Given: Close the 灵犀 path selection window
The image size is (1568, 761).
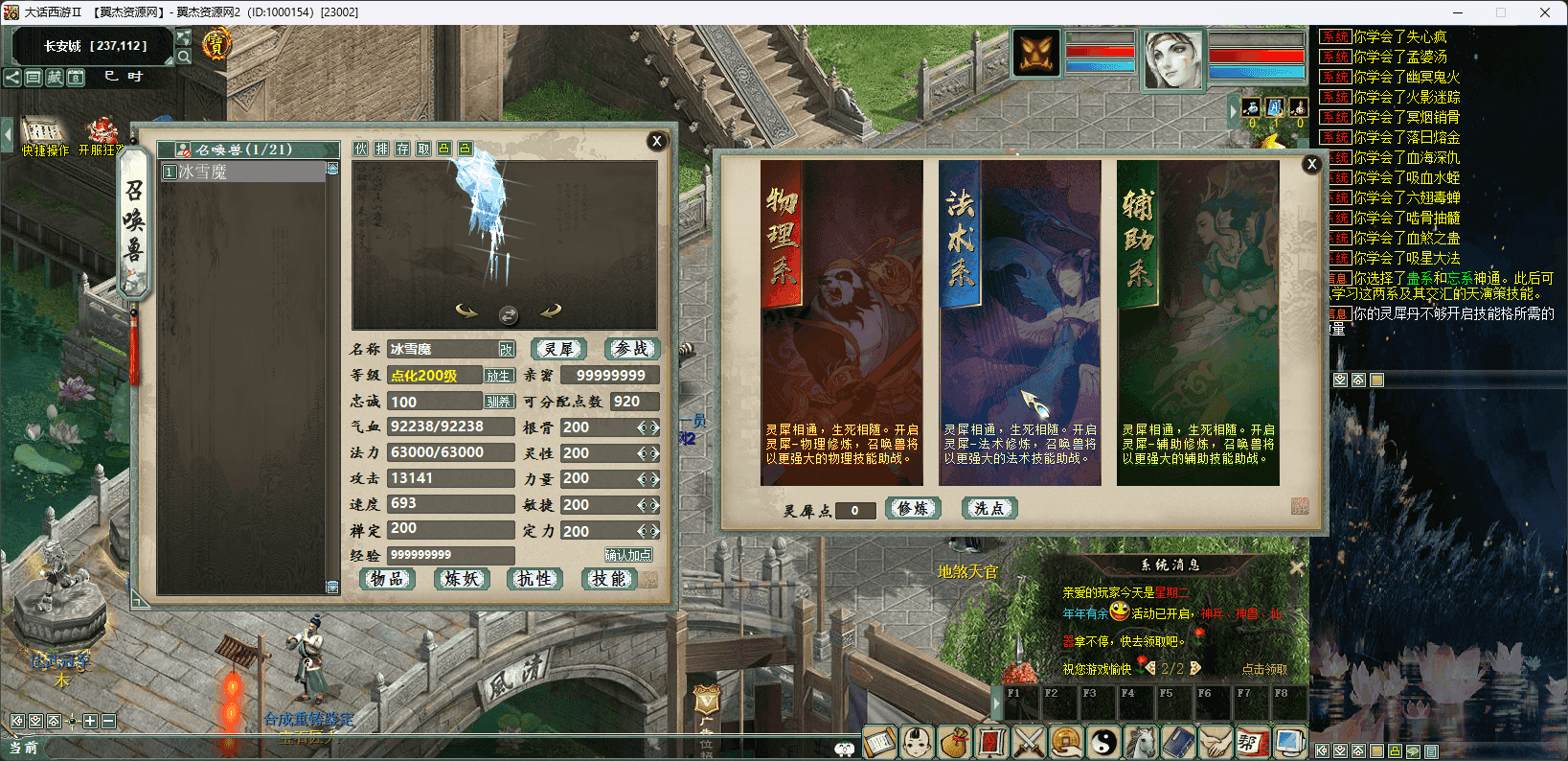Looking at the screenshot, I should (x=1312, y=164).
